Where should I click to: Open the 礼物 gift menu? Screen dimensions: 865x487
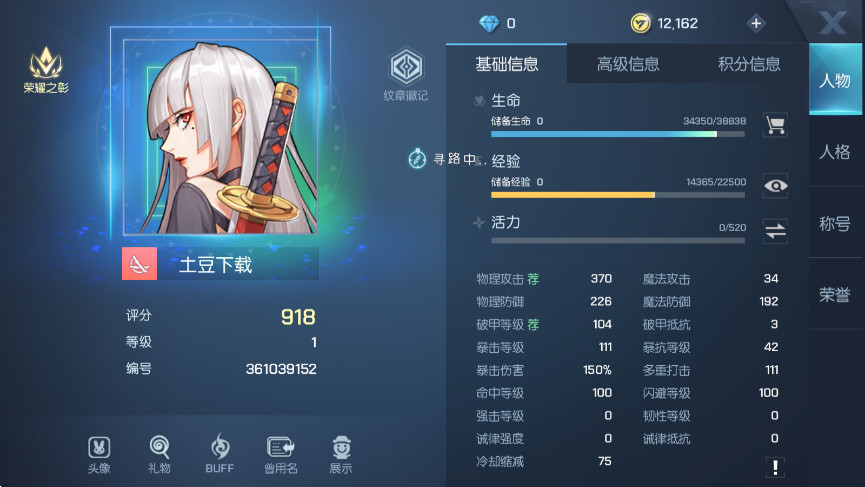point(159,453)
